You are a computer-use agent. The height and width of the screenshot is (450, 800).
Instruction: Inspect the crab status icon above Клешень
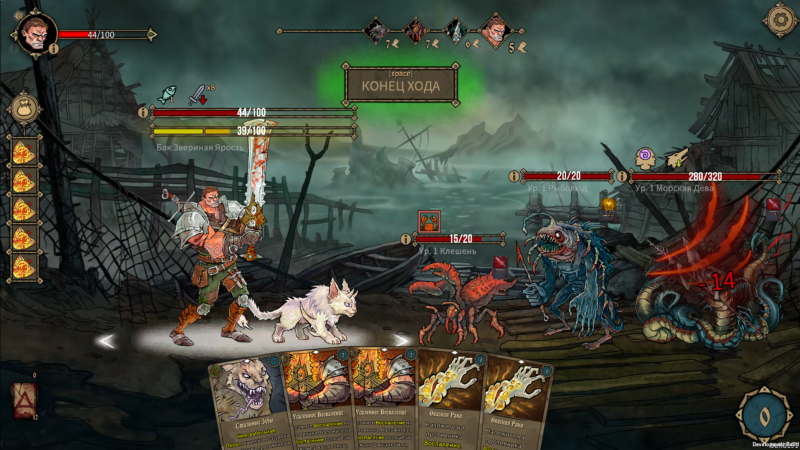click(429, 220)
